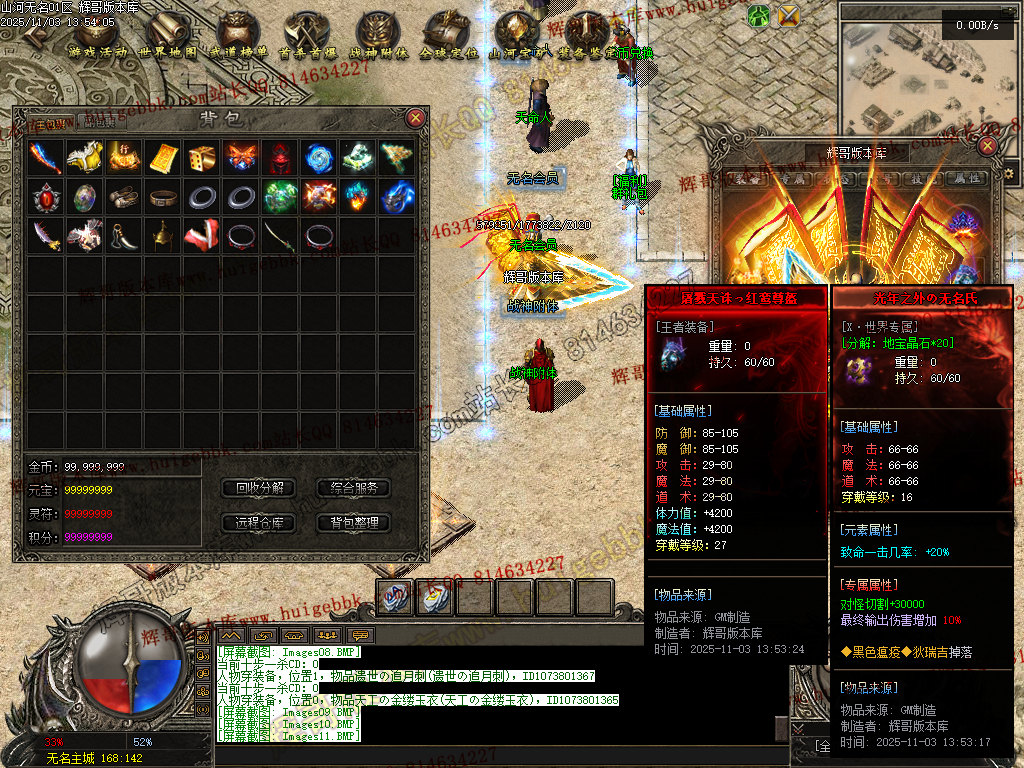Open the 世界地图 world map
This screenshot has height=768, width=1024.
167,36
